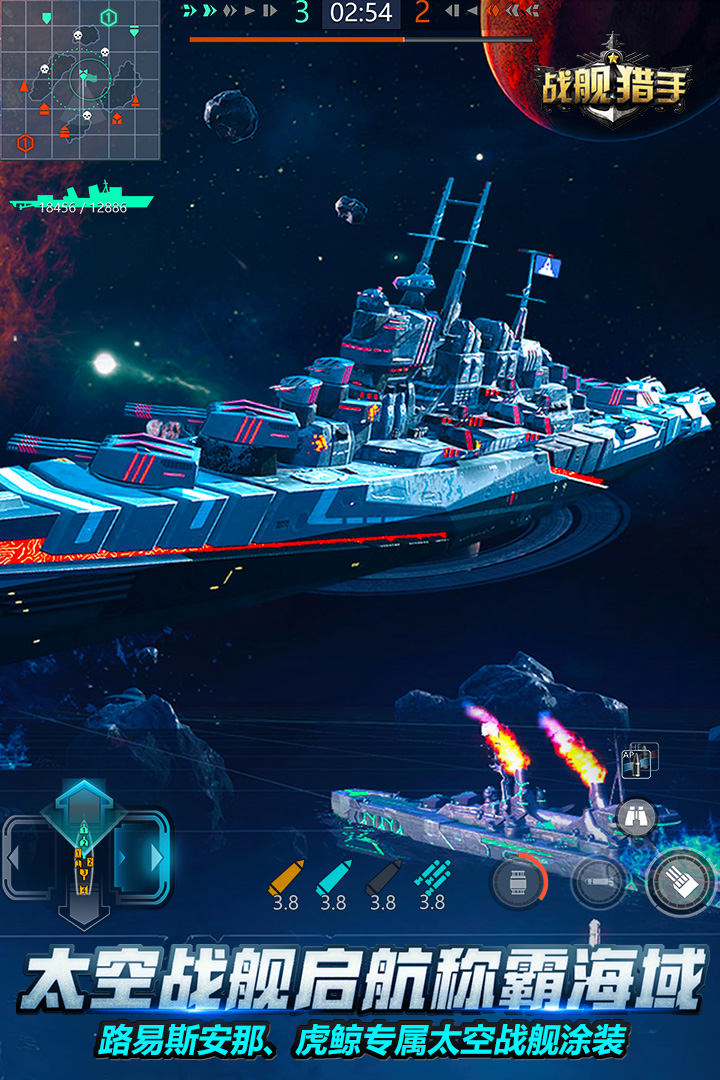The width and height of the screenshot is (720, 1080).
Task: Fire main guns with the shells button
Action: point(681,881)
